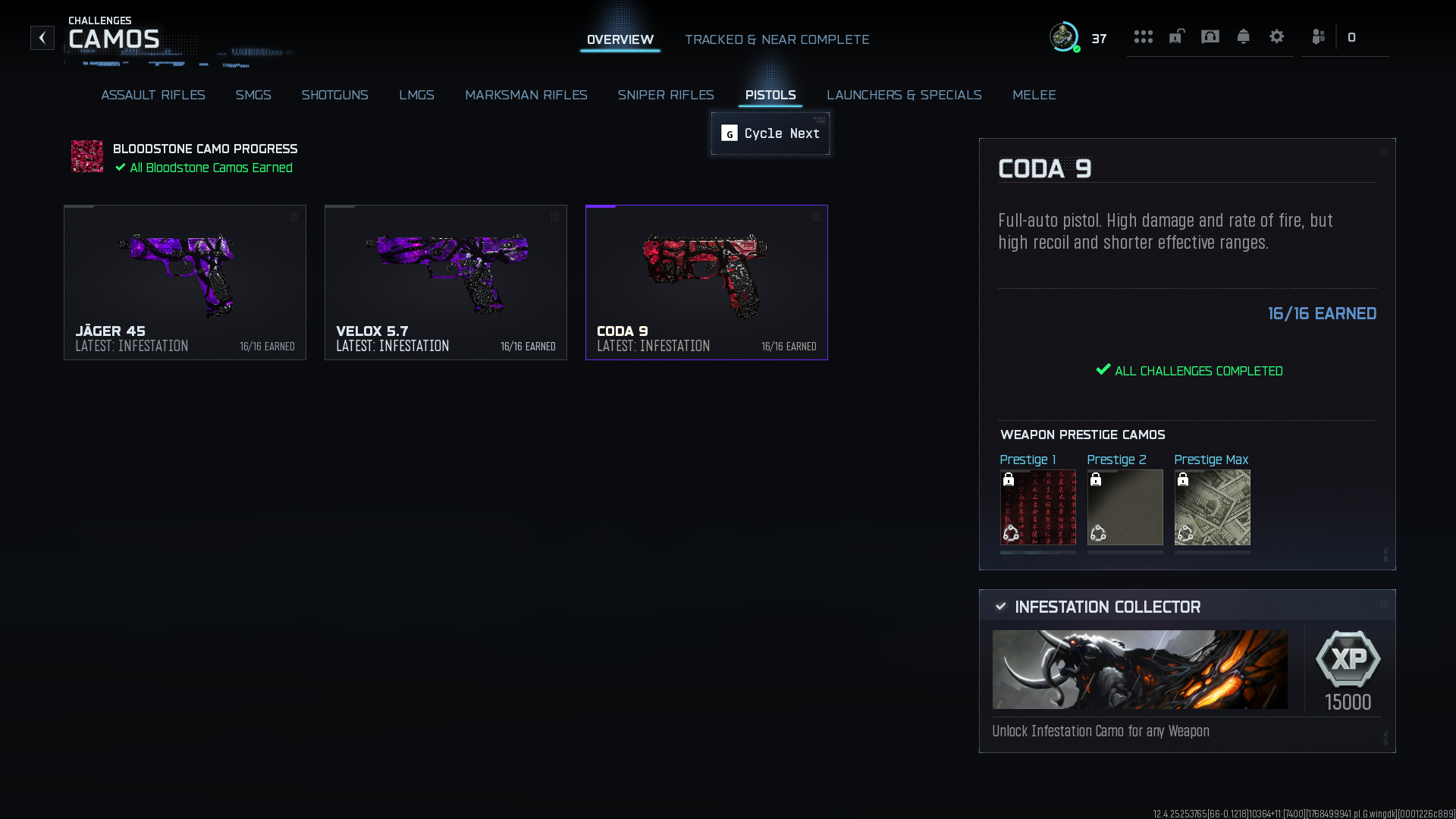The image size is (1456, 819).
Task: Select the Jäger 45 pistol tile
Action: (185, 282)
